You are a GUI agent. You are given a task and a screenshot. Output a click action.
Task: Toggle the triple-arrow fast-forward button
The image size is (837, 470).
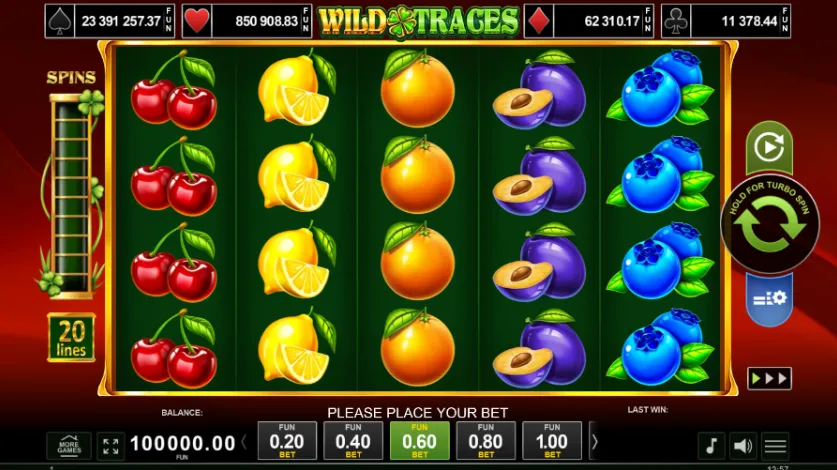pos(769,379)
